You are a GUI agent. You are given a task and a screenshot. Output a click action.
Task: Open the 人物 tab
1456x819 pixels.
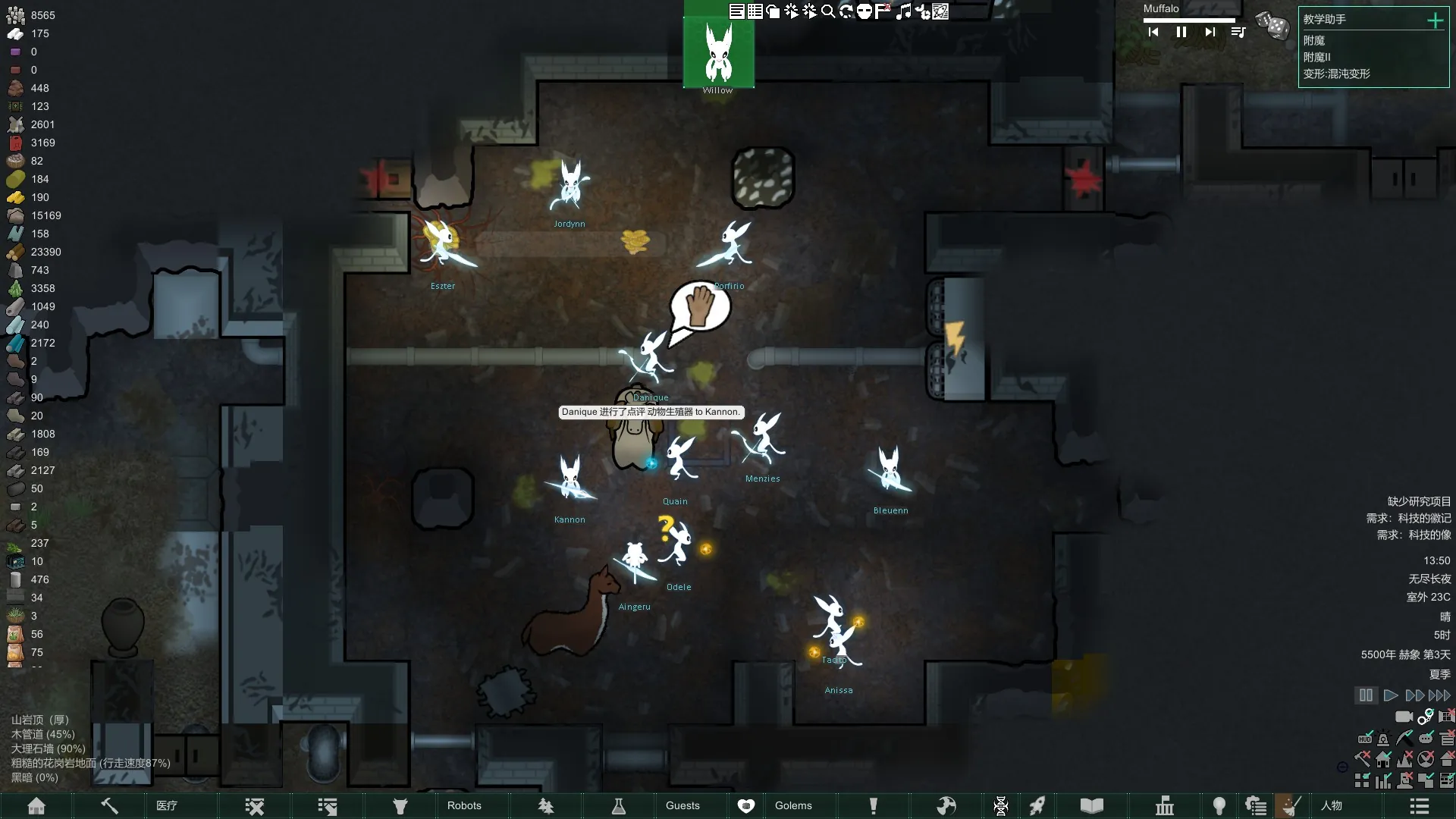[1332, 805]
